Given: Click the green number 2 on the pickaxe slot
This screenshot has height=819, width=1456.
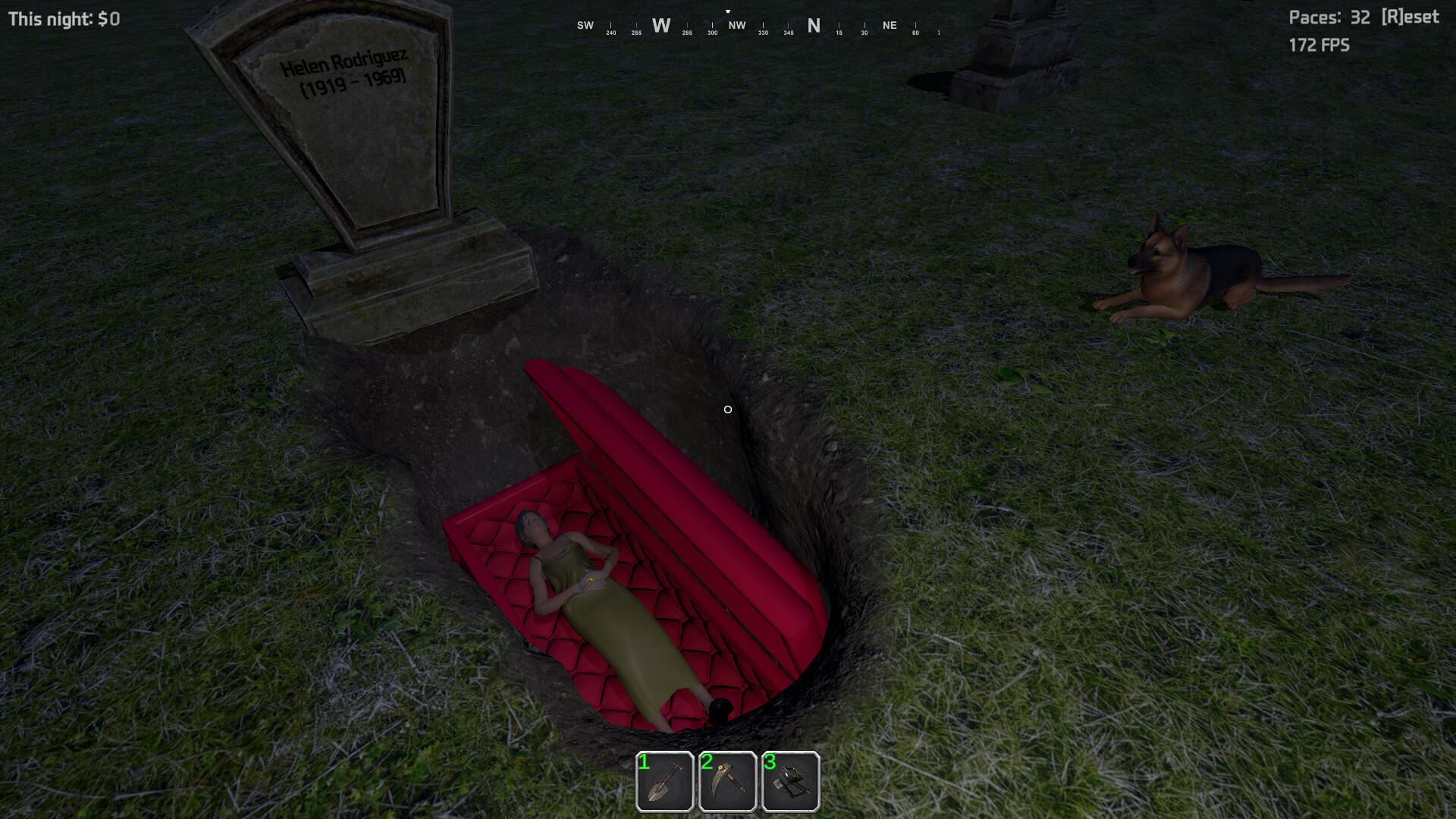Looking at the screenshot, I should [707, 764].
